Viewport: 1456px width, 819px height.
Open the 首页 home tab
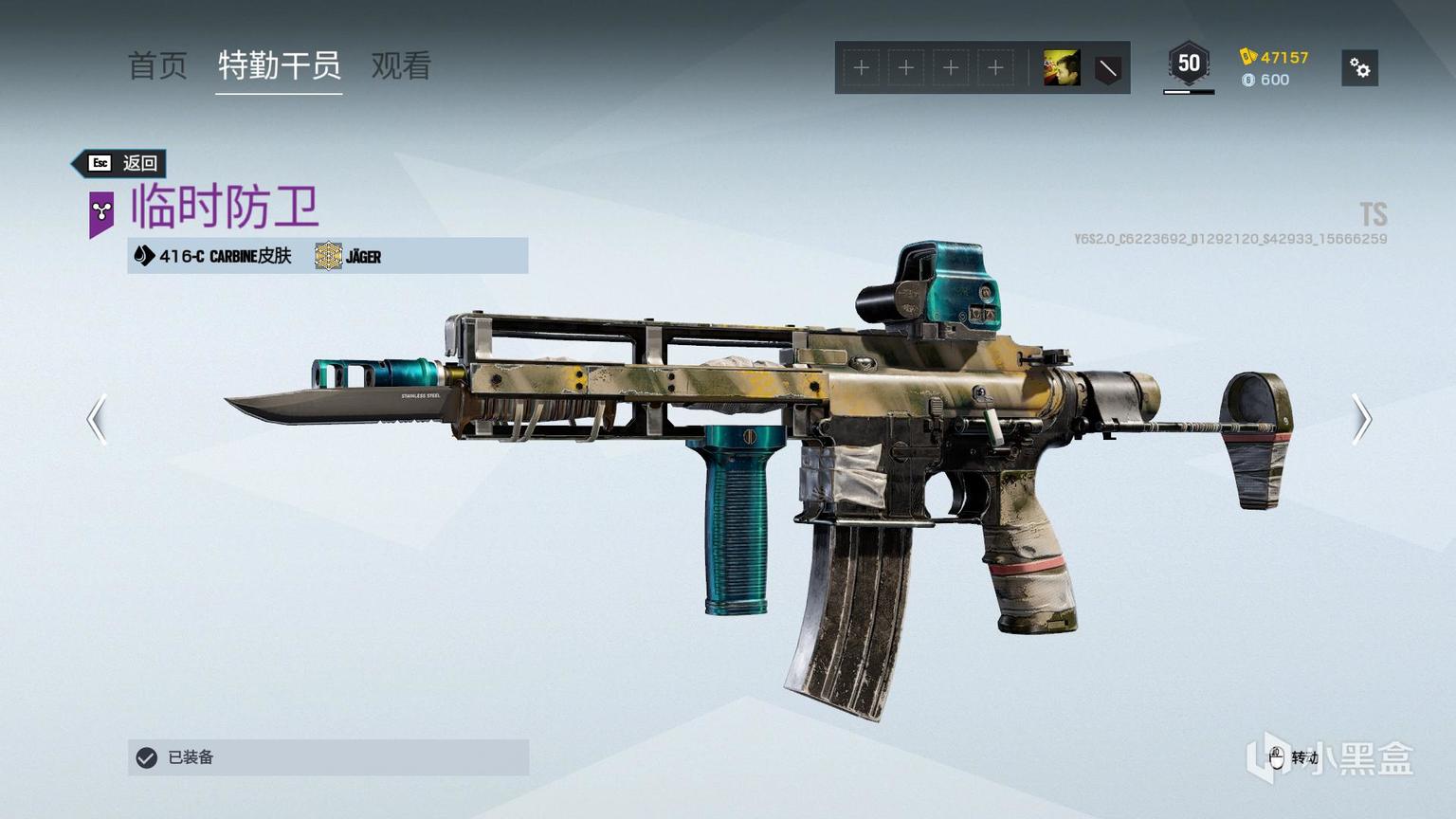(x=157, y=66)
